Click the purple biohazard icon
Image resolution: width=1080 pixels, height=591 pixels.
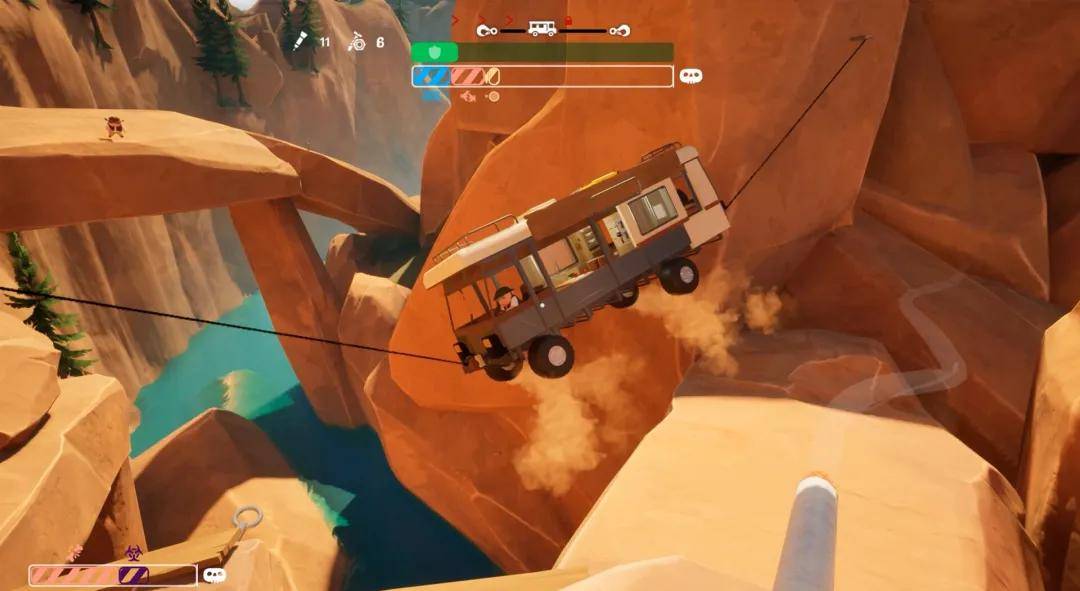click(x=133, y=552)
